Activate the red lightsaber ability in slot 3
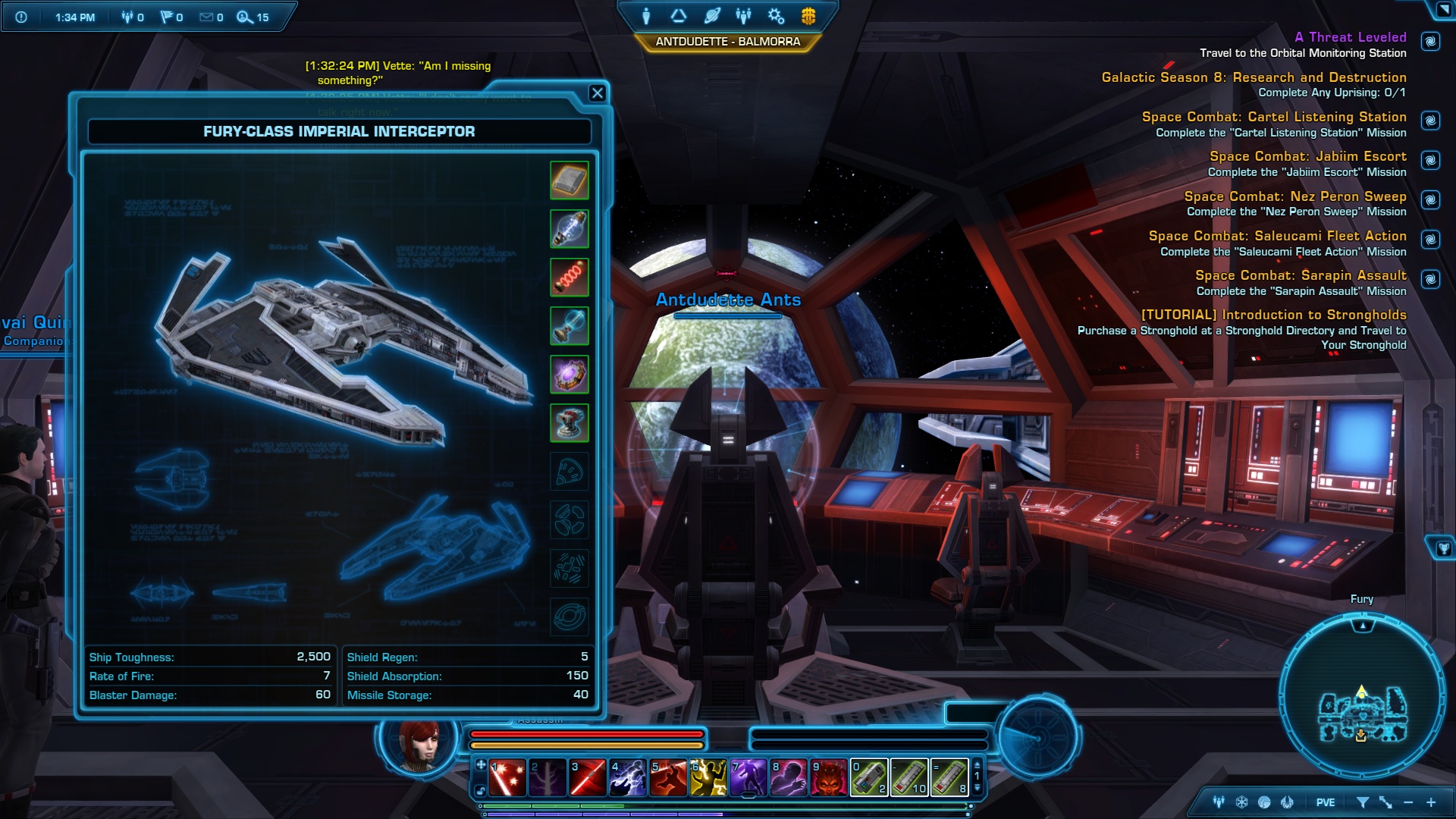The width and height of the screenshot is (1456, 819). pos(588,777)
